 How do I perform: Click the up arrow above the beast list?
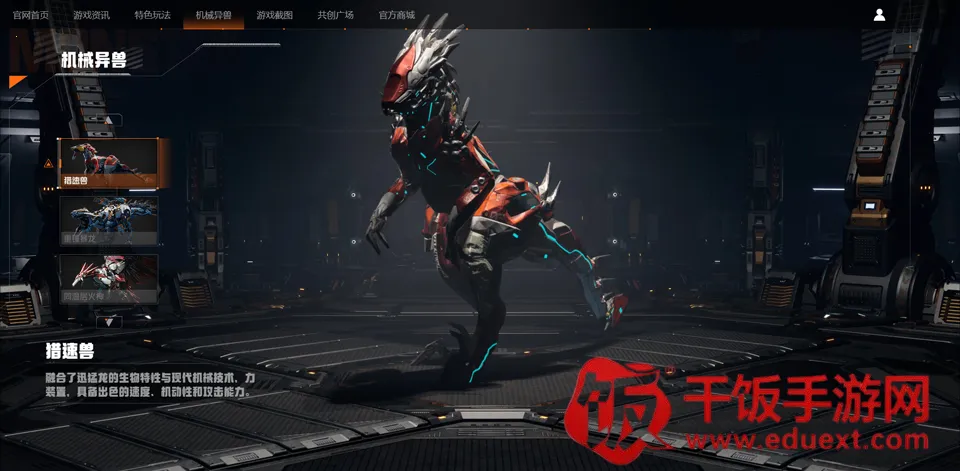pos(109,121)
